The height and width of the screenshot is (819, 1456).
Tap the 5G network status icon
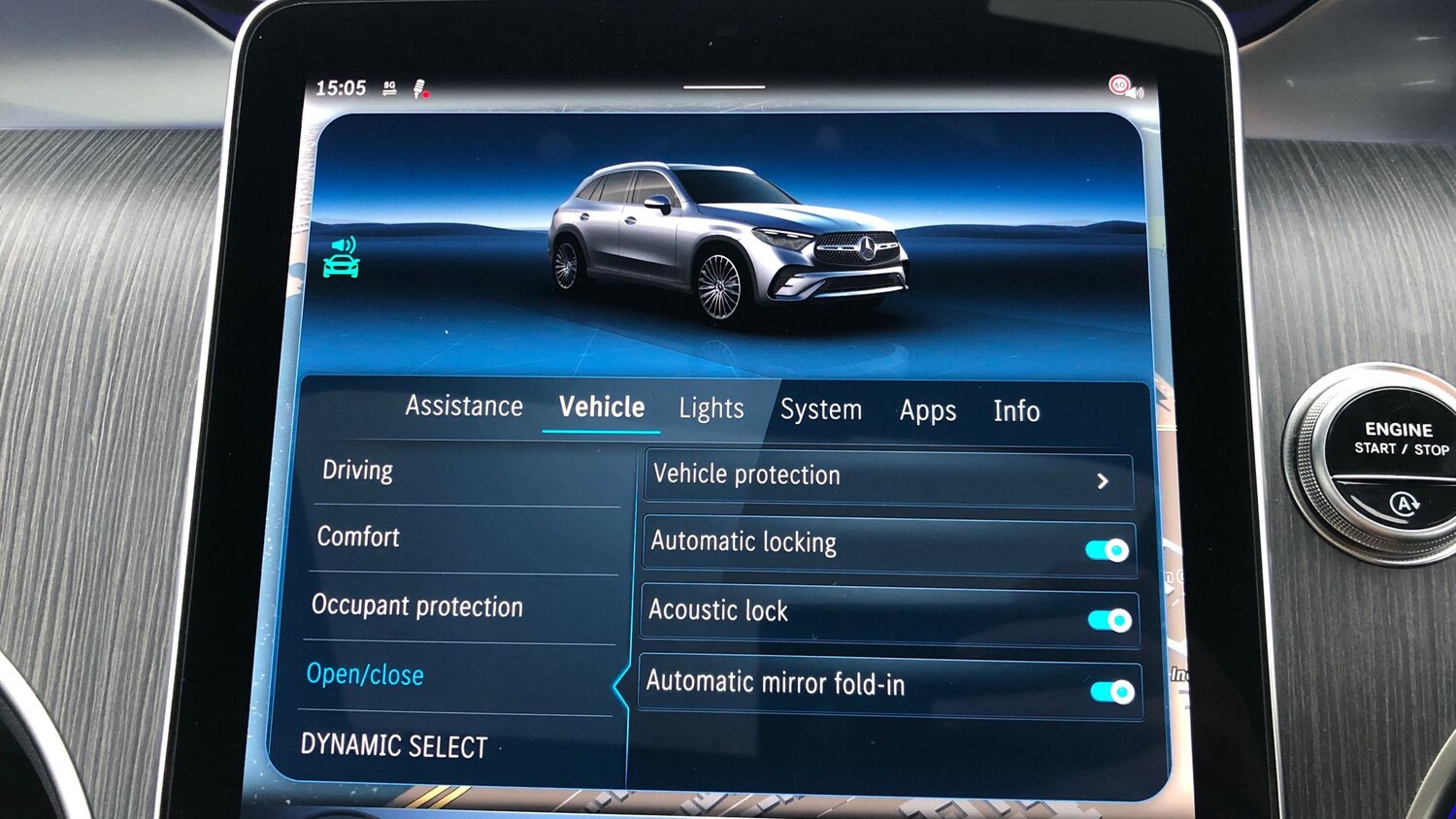[x=389, y=87]
